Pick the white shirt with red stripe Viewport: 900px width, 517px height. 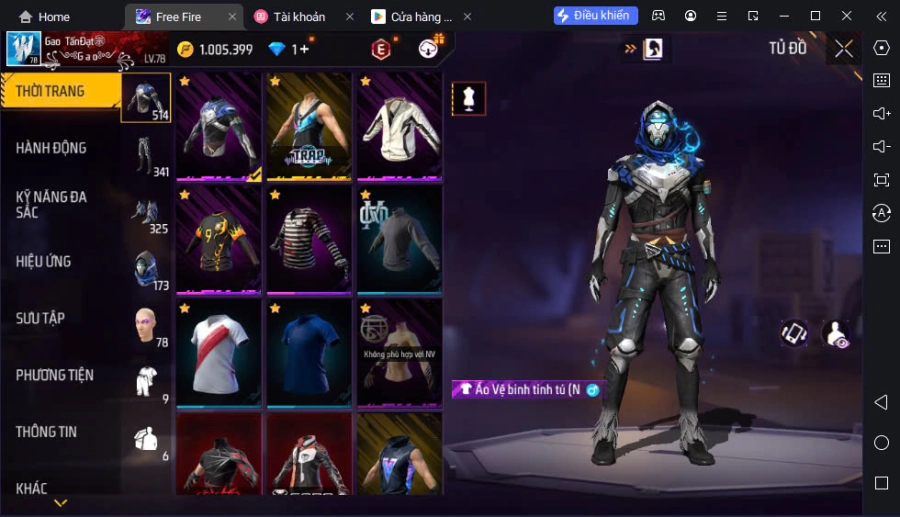pyautogui.click(x=218, y=352)
